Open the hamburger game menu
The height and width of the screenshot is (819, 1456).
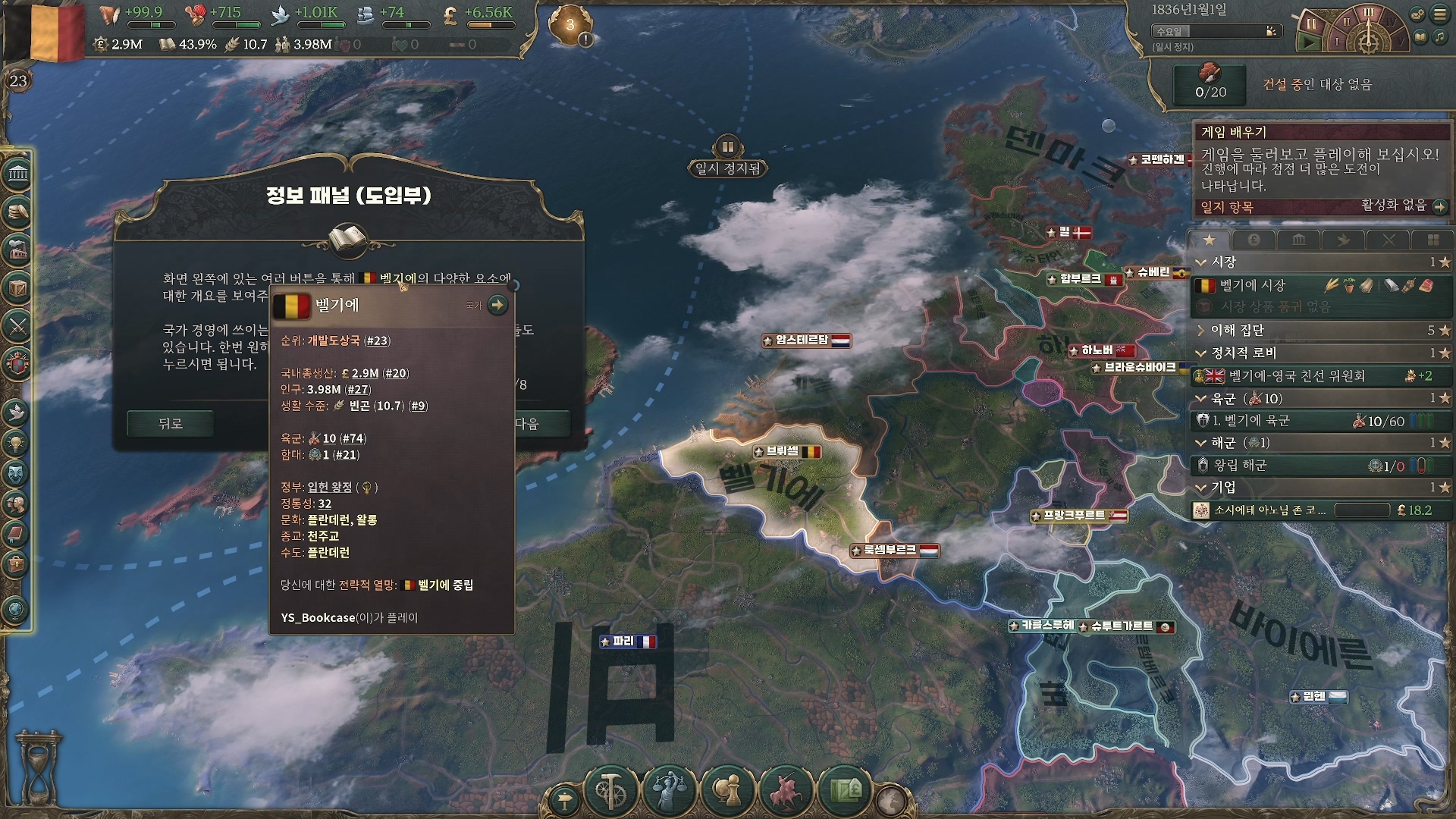click(1439, 14)
